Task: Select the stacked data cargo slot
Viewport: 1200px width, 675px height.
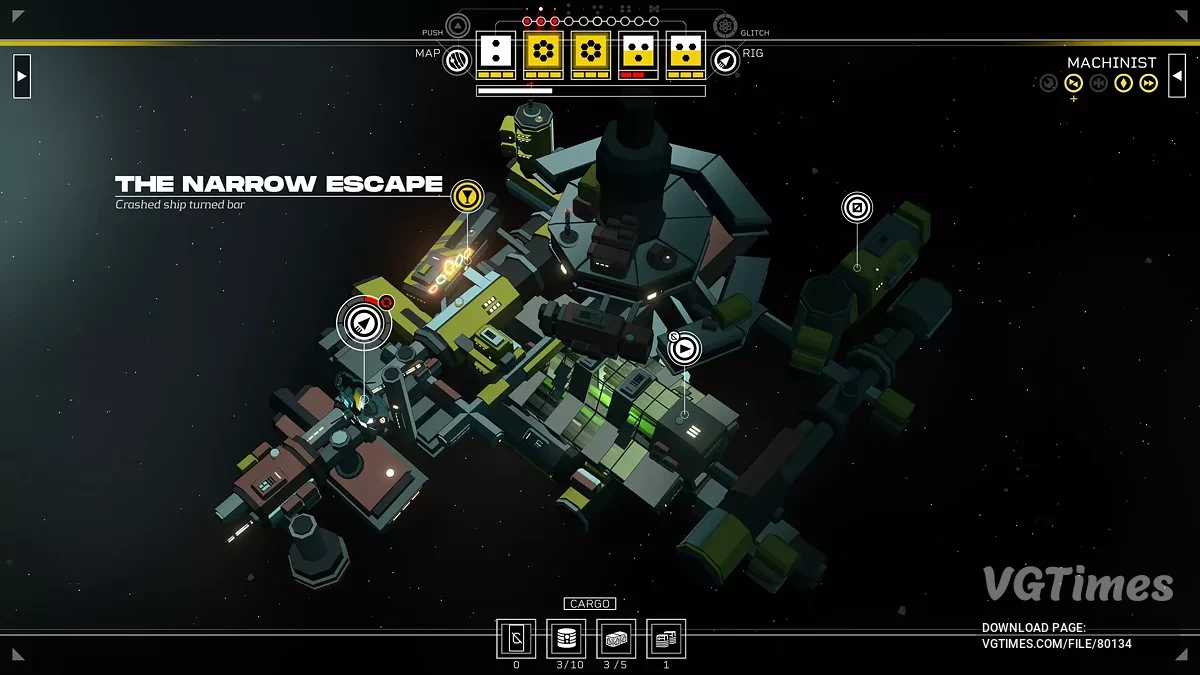Action: pyautogui.click(x=666, y=638)
